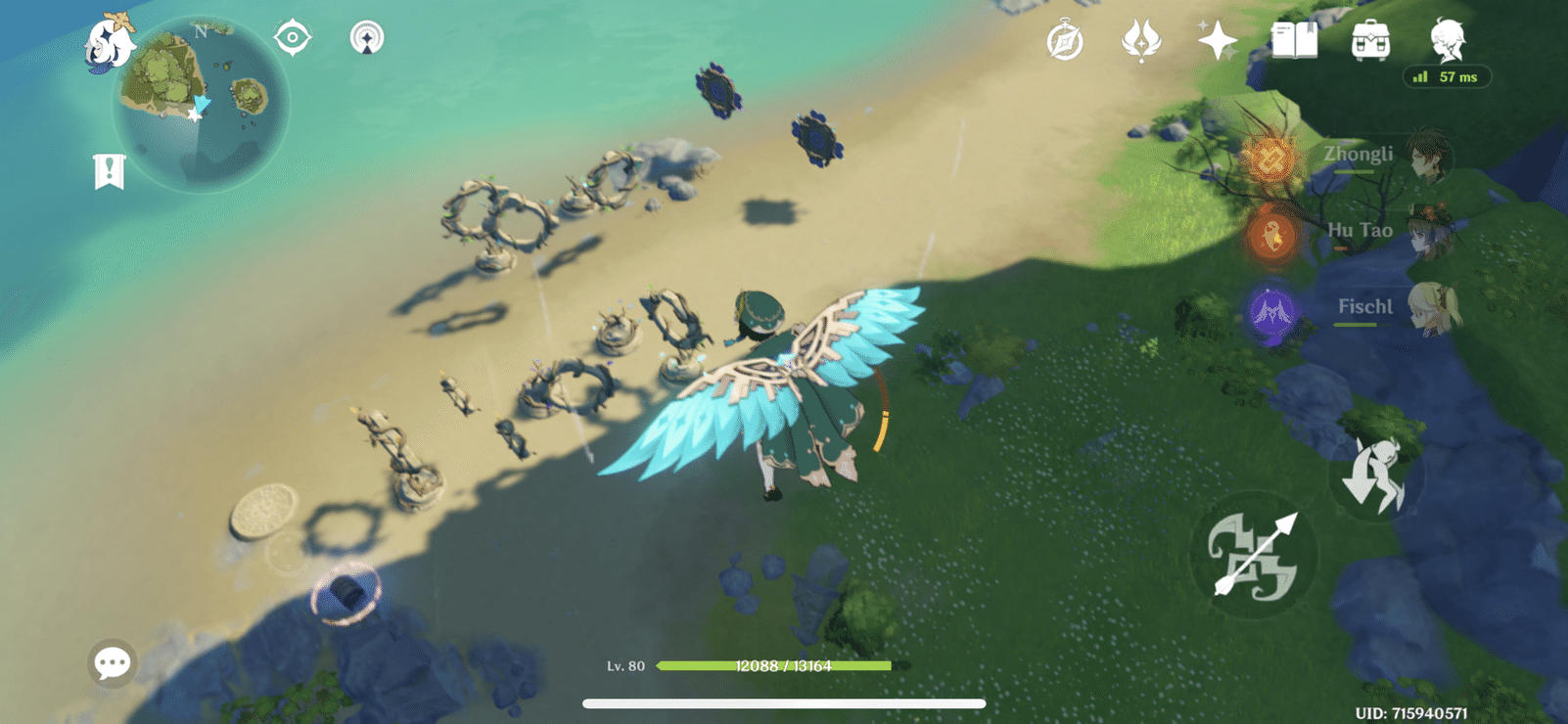Open the in-game chat bubble

coord(111,662)
